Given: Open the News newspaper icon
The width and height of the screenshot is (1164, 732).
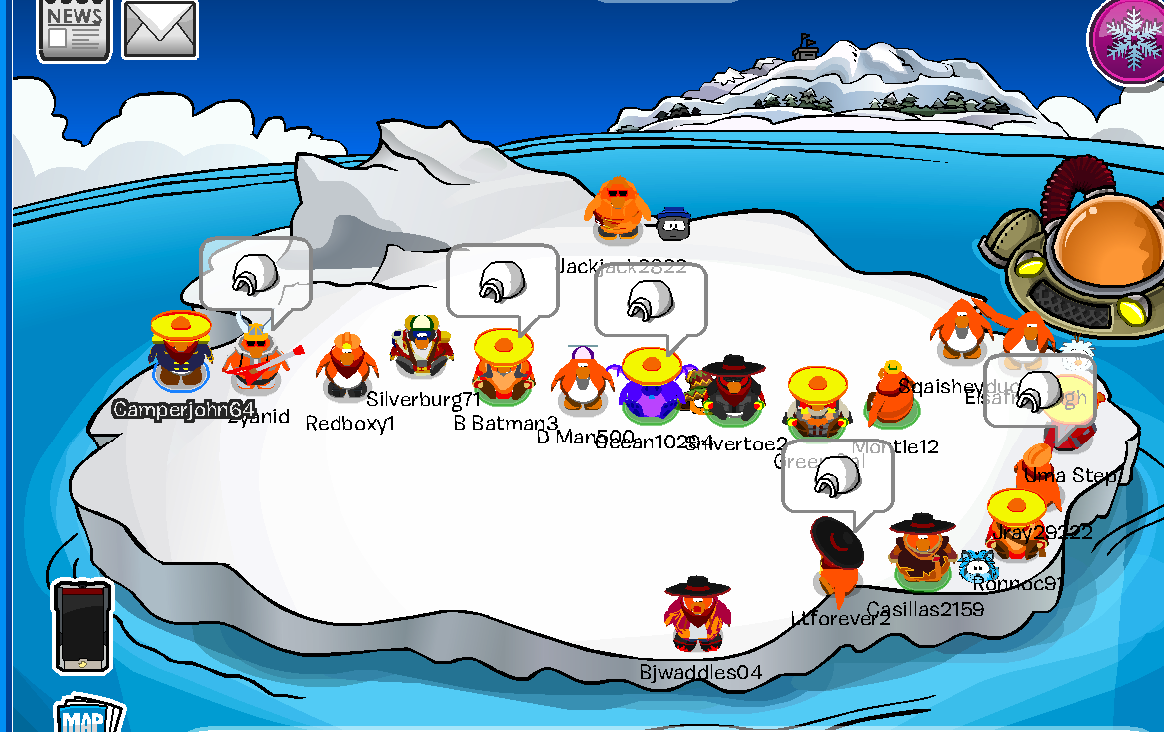Looking at the screenshot, I should point(74,29).
